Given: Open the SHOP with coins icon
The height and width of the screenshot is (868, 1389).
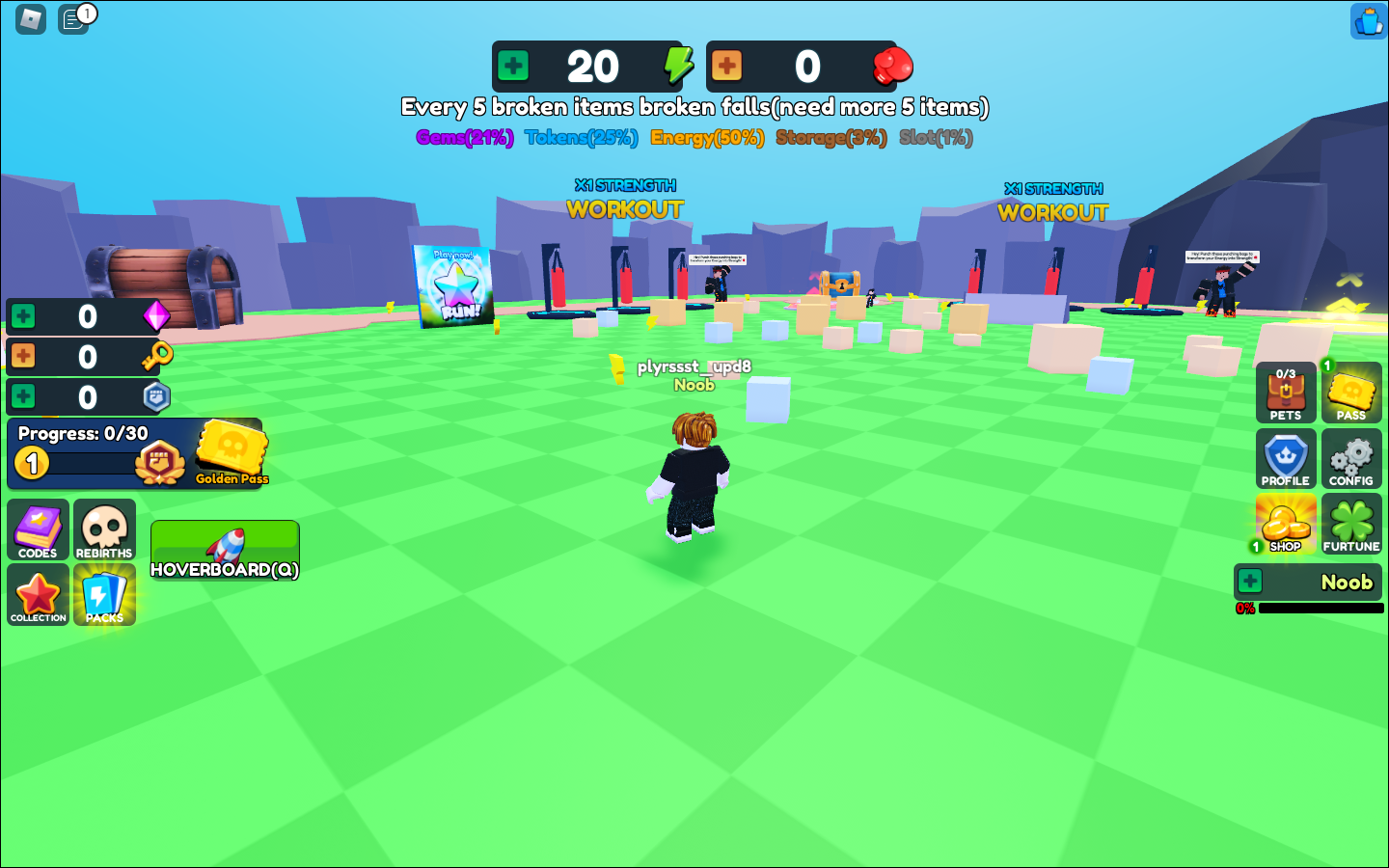Looking at the screenshot, I should pyautogui.click(x=1285, y=524).
